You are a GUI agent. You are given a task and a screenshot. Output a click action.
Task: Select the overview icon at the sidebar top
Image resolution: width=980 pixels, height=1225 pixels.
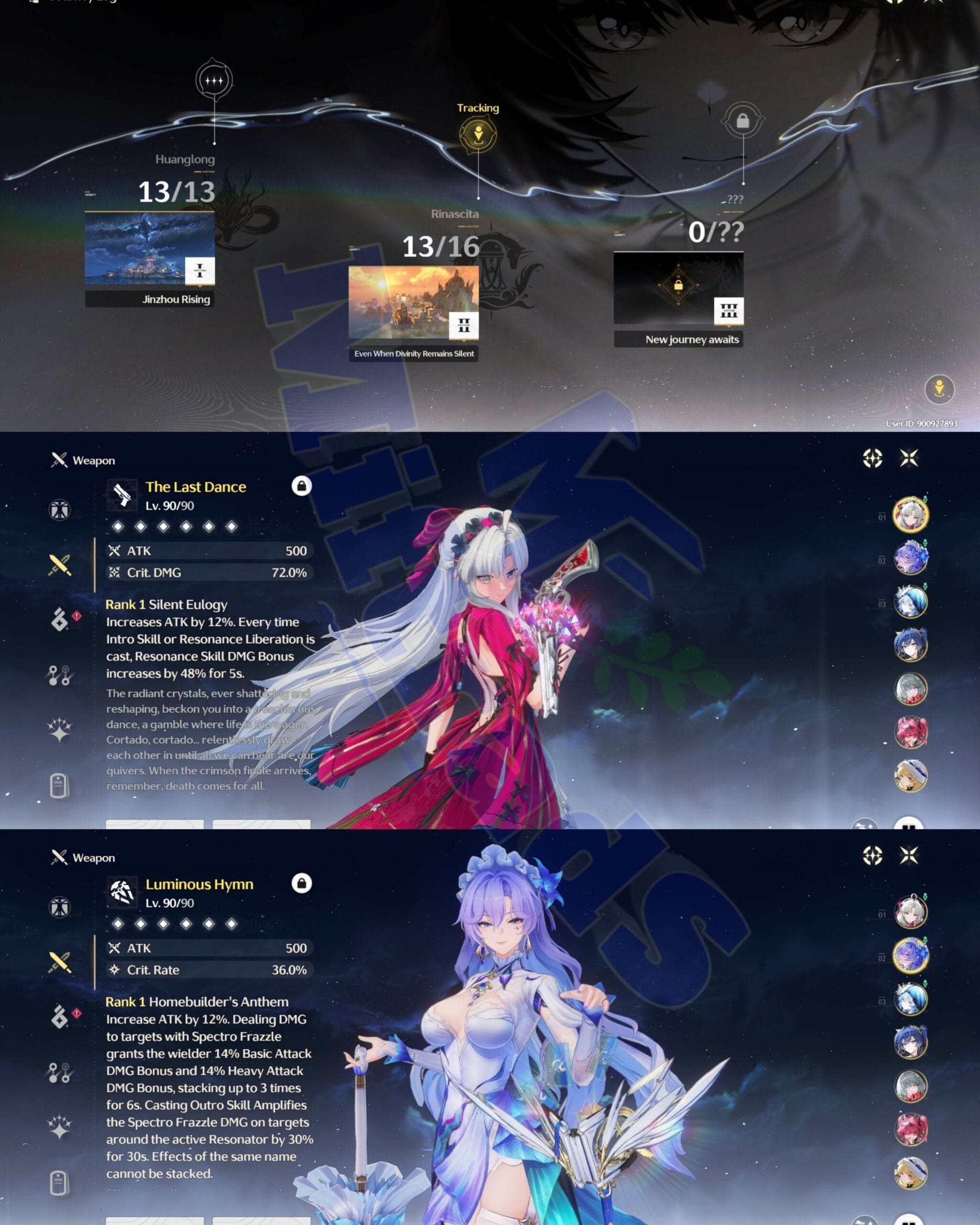tap(60, 511)
